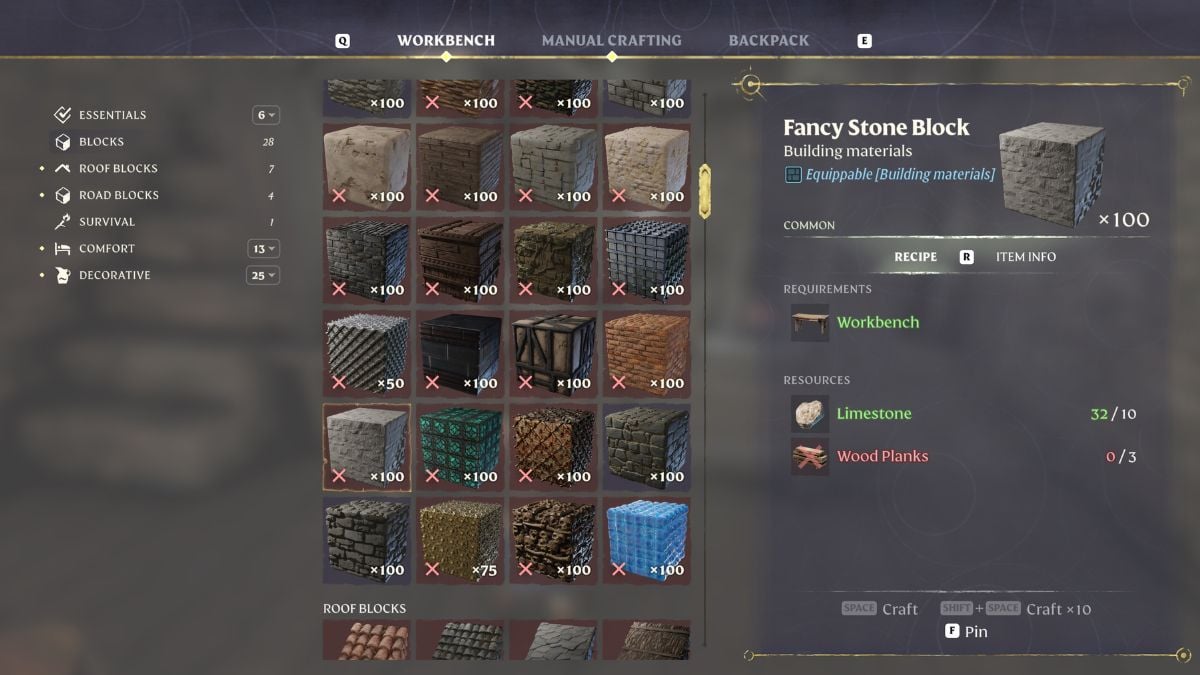Select the blue glowing block recipe
This screenshot has width=1200, height=675.
646,540
